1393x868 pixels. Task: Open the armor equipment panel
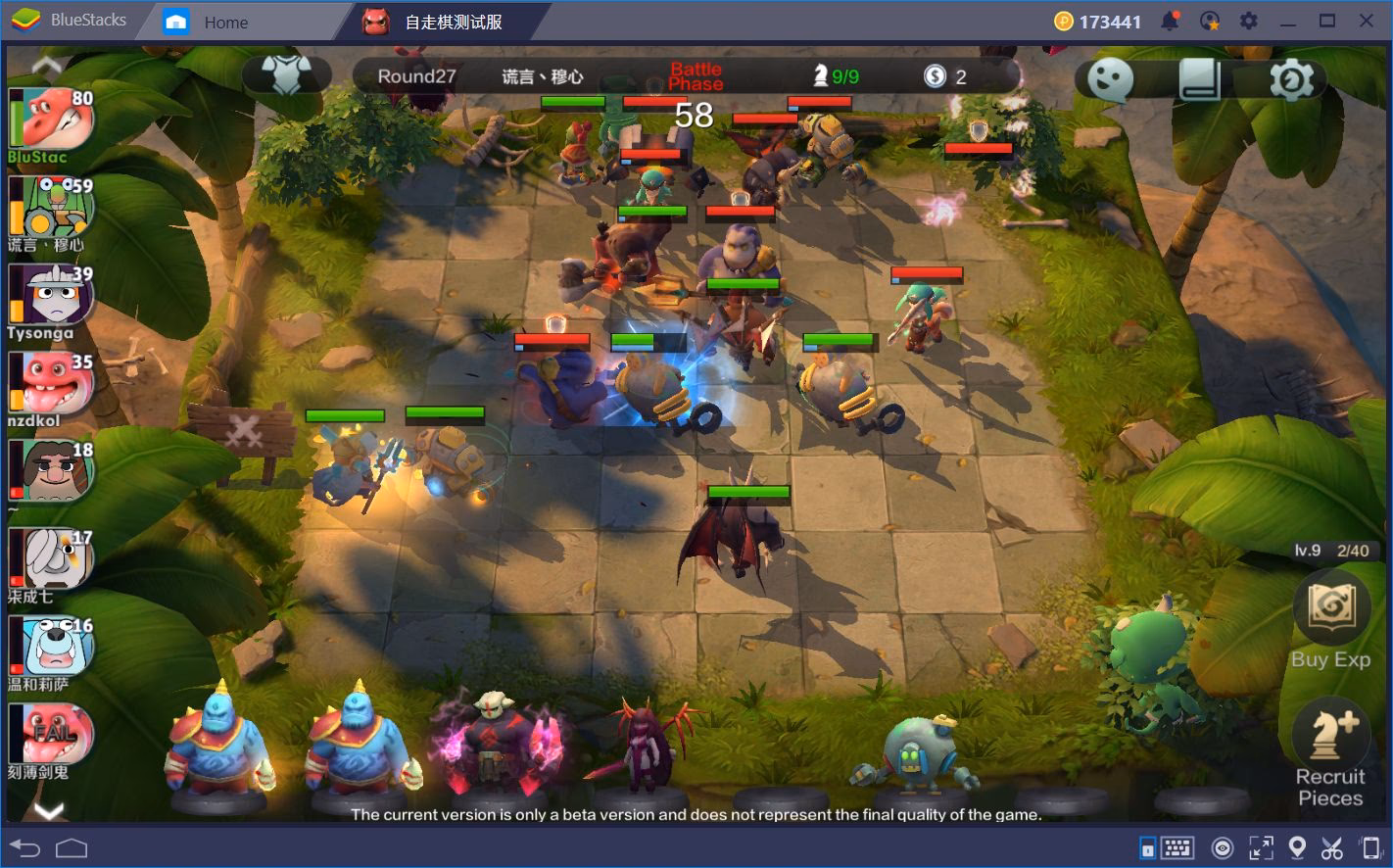(x=285, y=76)
